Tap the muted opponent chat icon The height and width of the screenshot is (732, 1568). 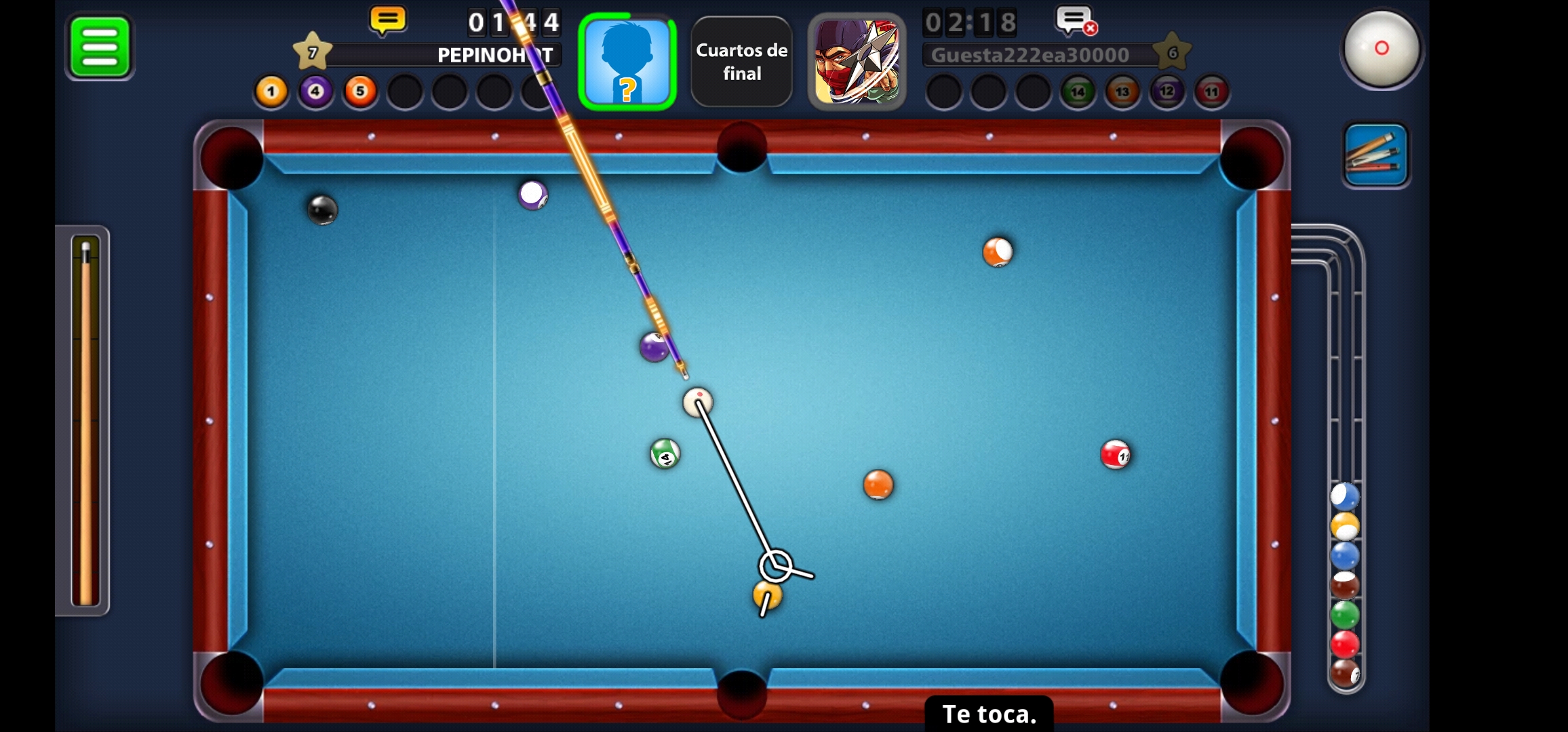[x=1076, y=21]
